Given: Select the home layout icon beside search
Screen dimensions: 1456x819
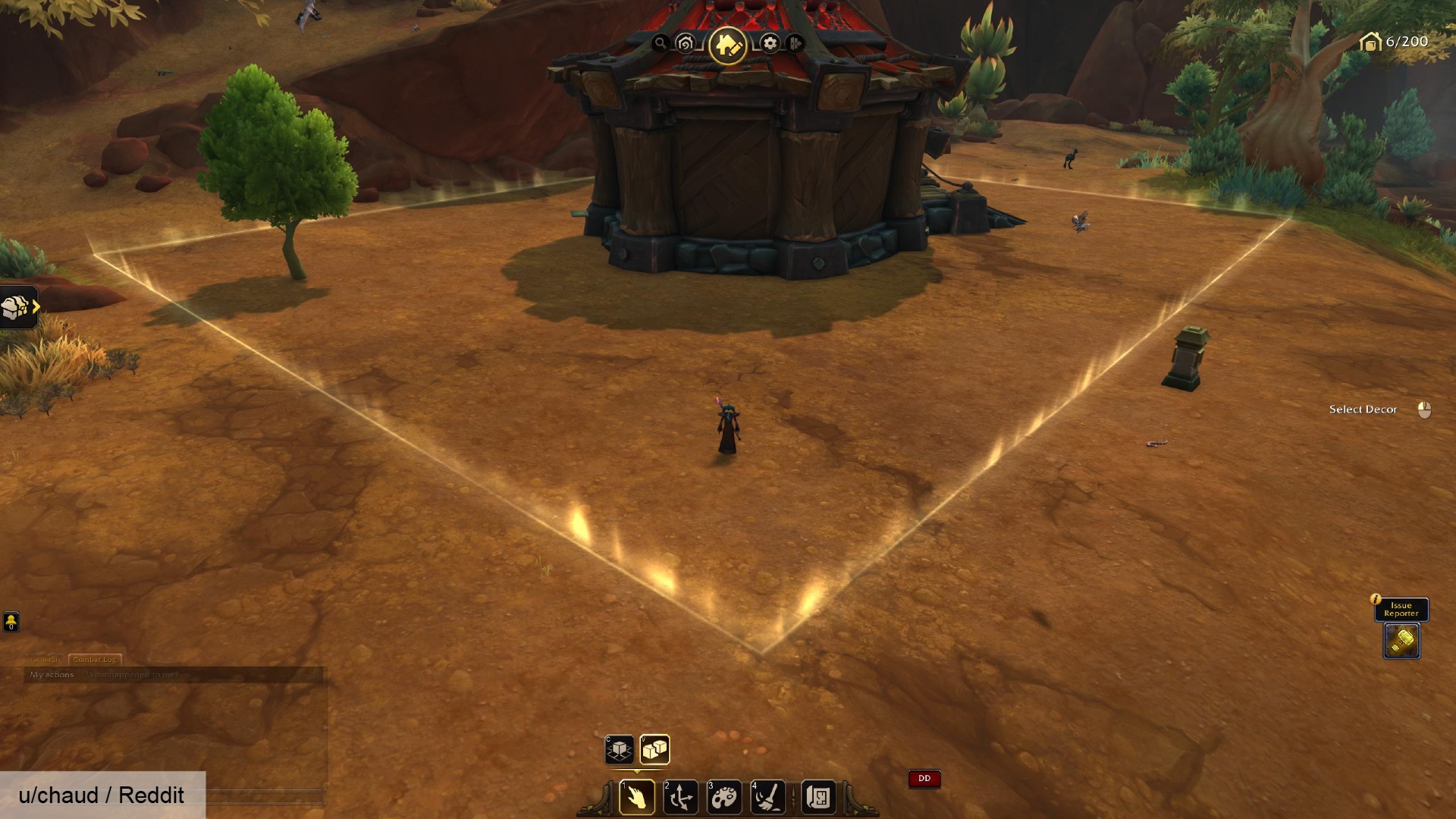Looking at the screenshot, I should click(x=683, y=43).
